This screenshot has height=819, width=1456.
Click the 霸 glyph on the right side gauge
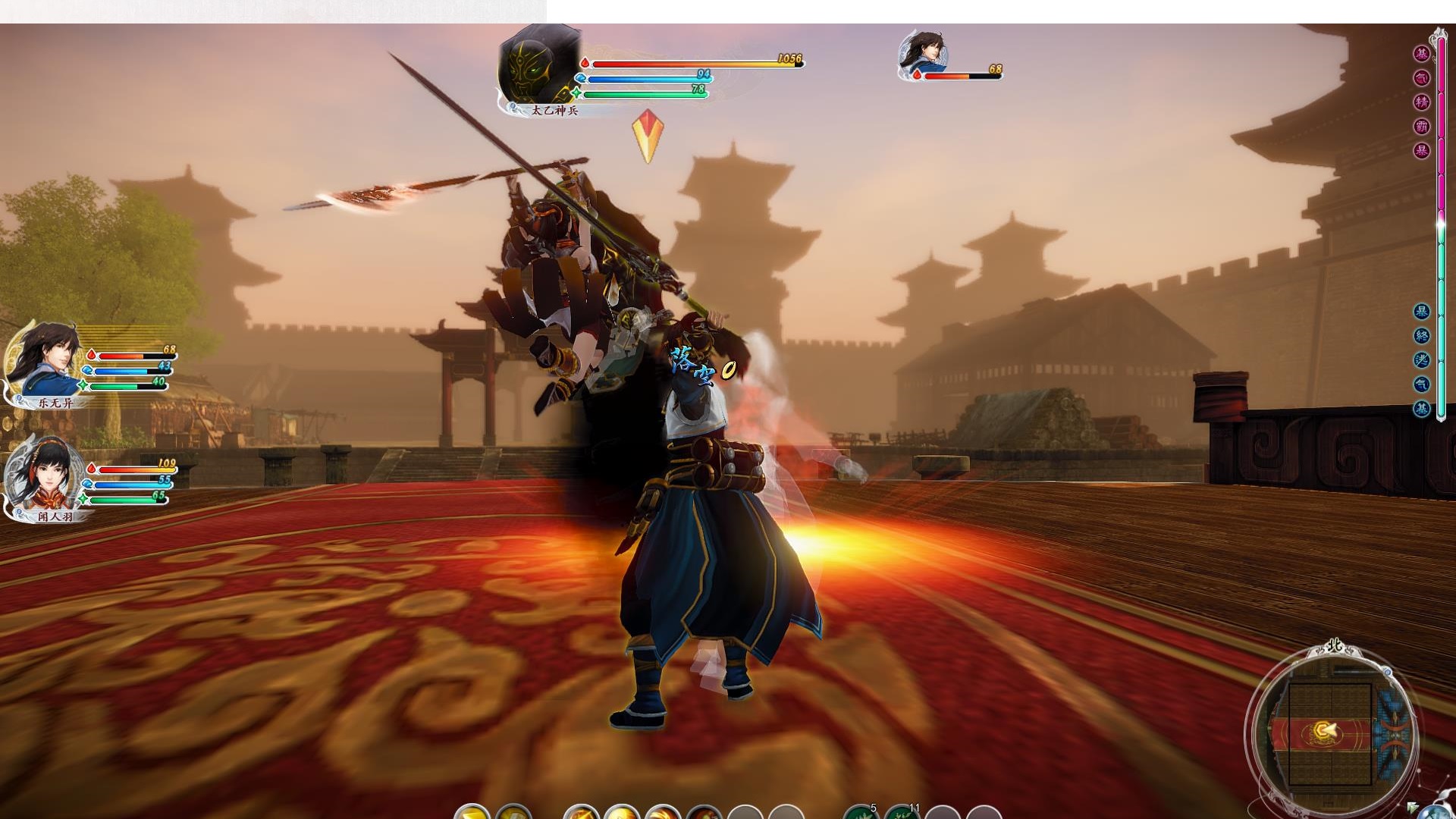point(1421,123)
